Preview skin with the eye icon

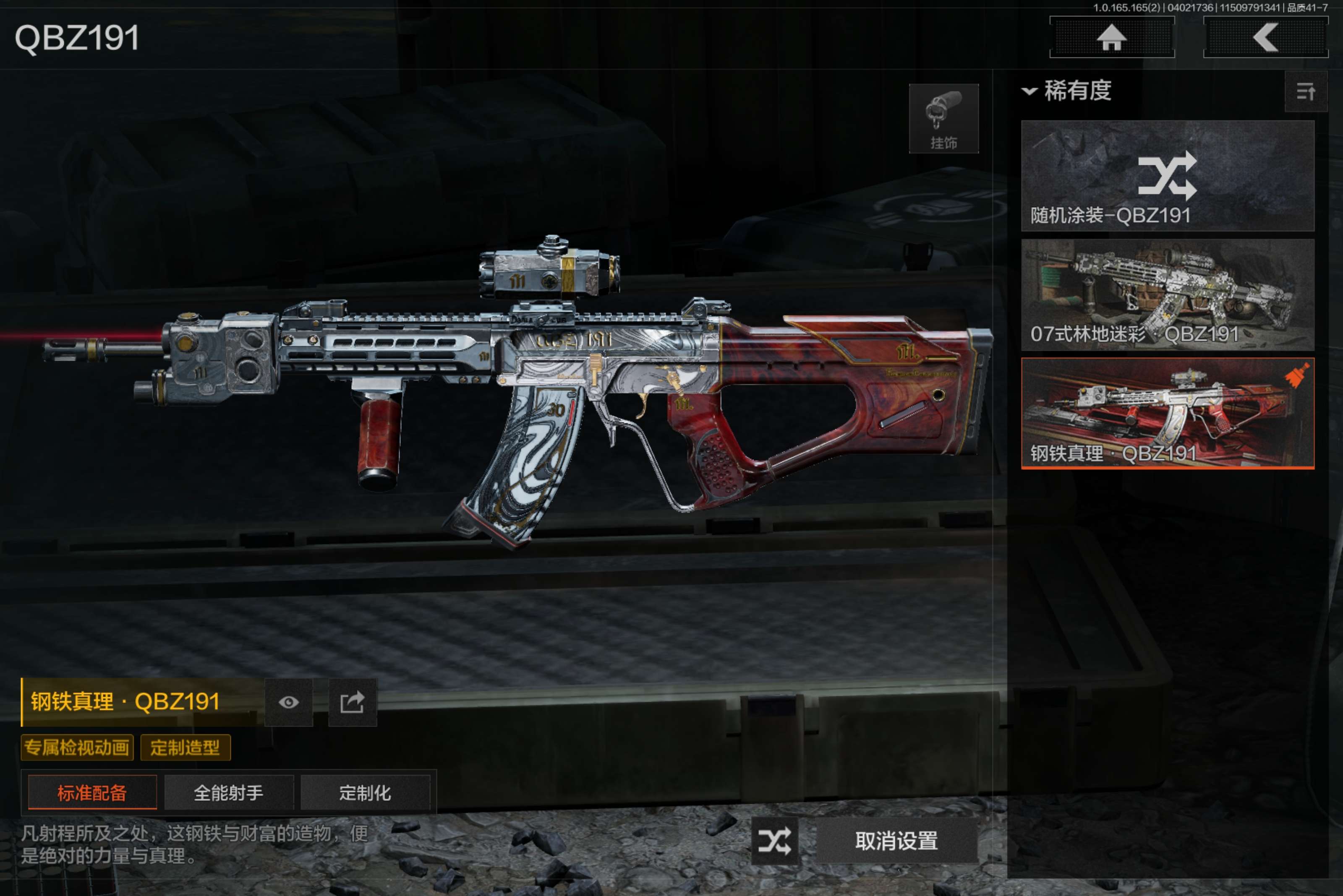click(x=289, y=702)
